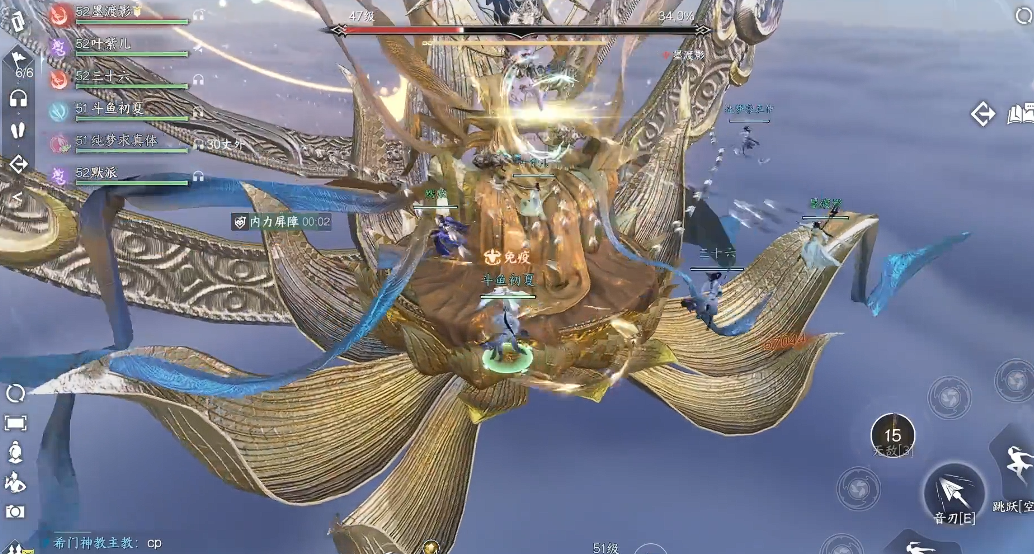The image size is (1034, 554).
Task: Open the emote pose figure icon
Action: point(16,482)
